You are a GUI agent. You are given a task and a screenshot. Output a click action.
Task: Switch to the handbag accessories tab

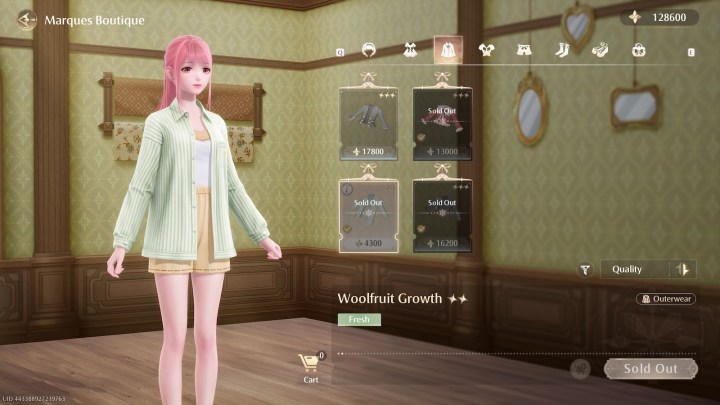coord(639,49)
